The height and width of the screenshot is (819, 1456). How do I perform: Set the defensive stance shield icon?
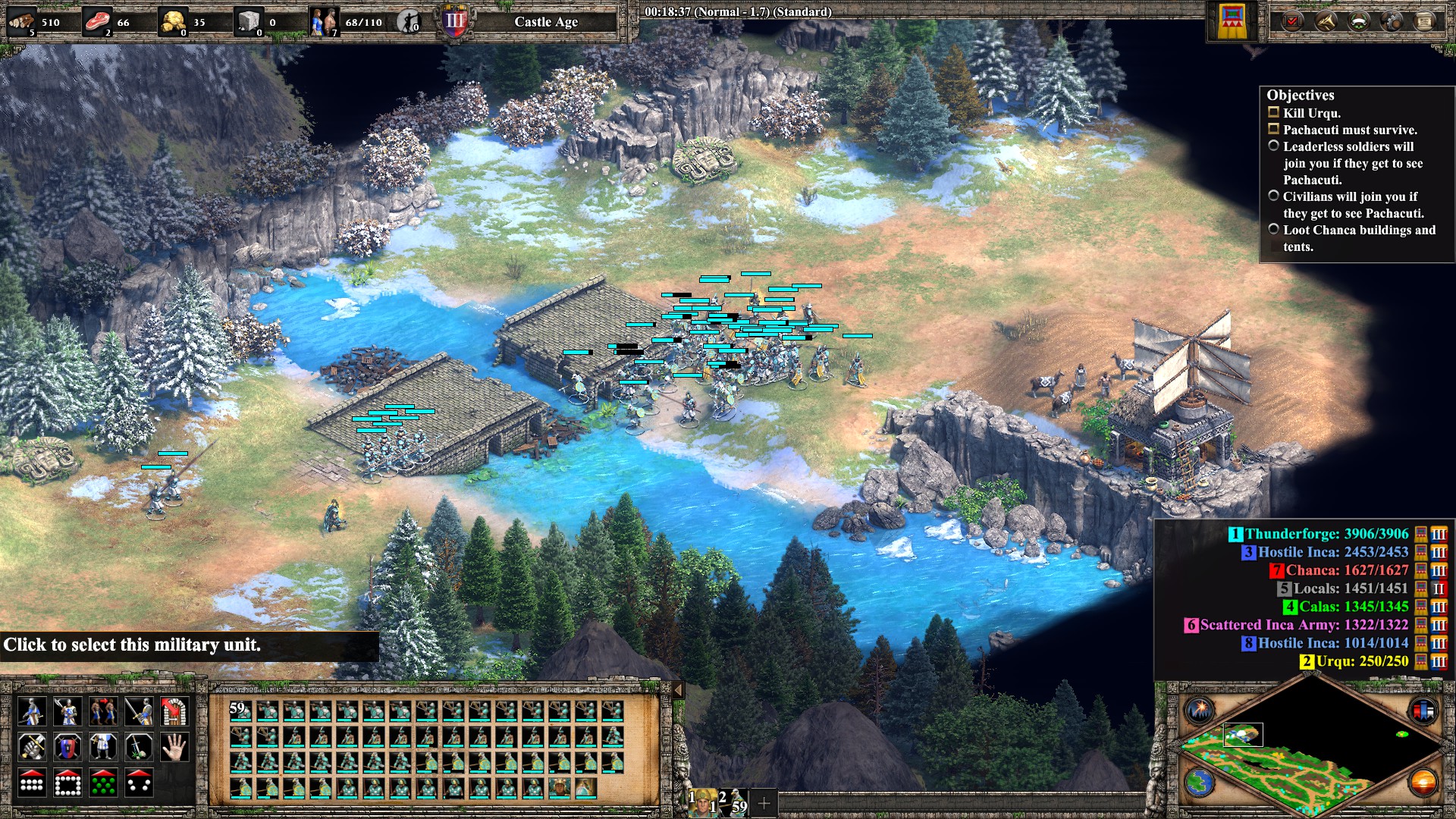[x=67, y=748]
